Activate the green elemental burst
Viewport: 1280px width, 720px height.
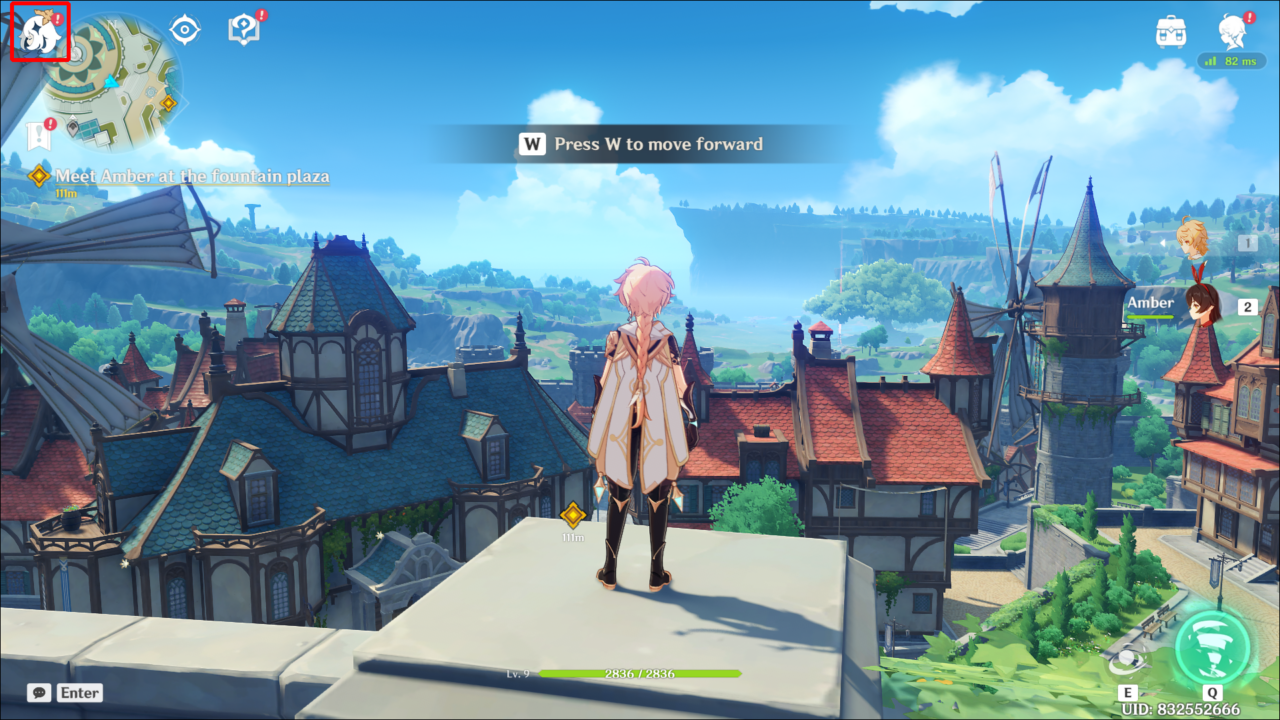[x=1212, y=646]
